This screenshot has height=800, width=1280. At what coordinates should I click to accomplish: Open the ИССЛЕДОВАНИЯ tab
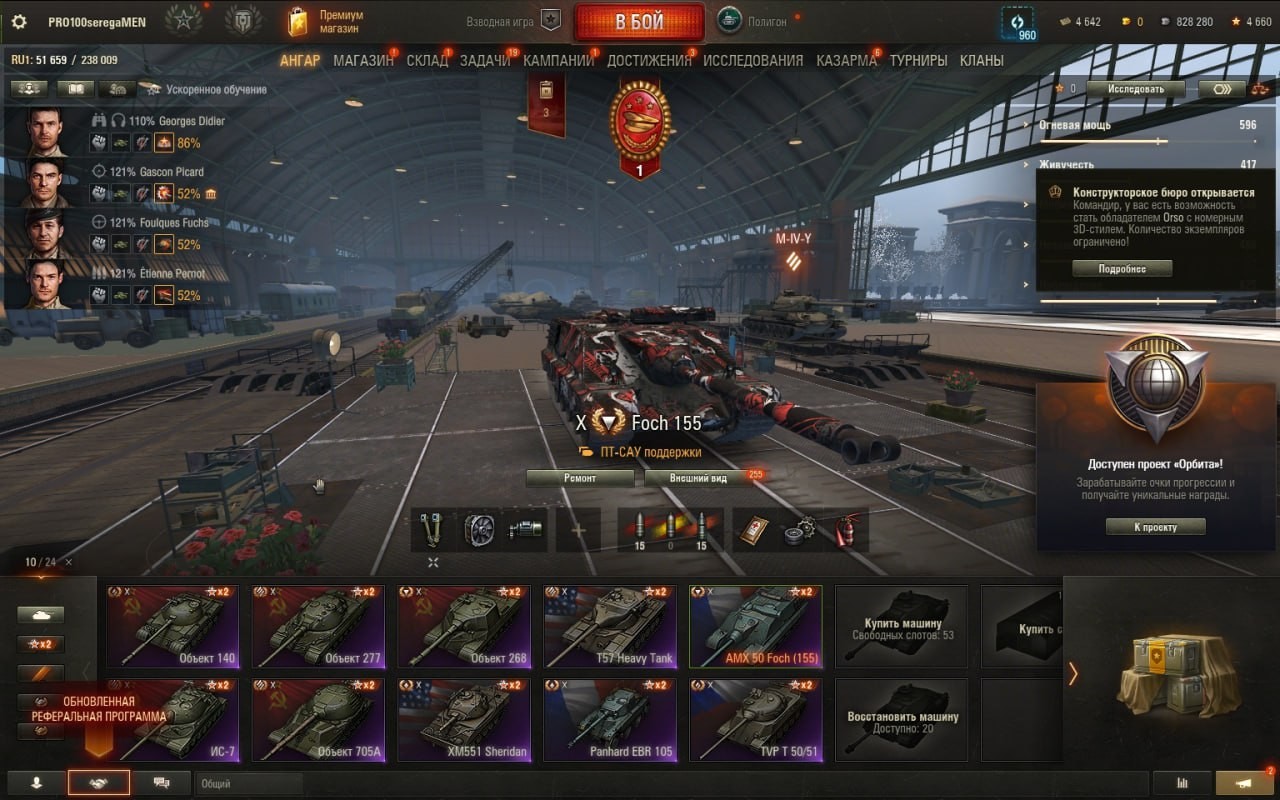753,60
